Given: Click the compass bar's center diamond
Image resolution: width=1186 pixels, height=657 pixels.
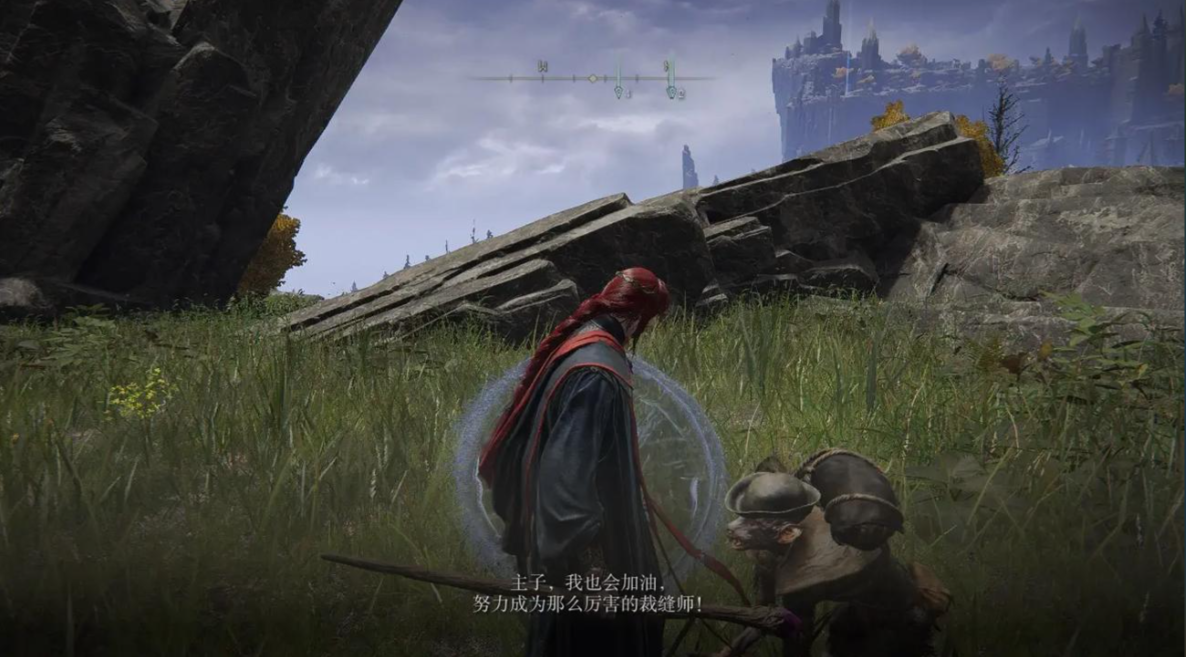Looking at the screenshot, I should pos(593,78).
